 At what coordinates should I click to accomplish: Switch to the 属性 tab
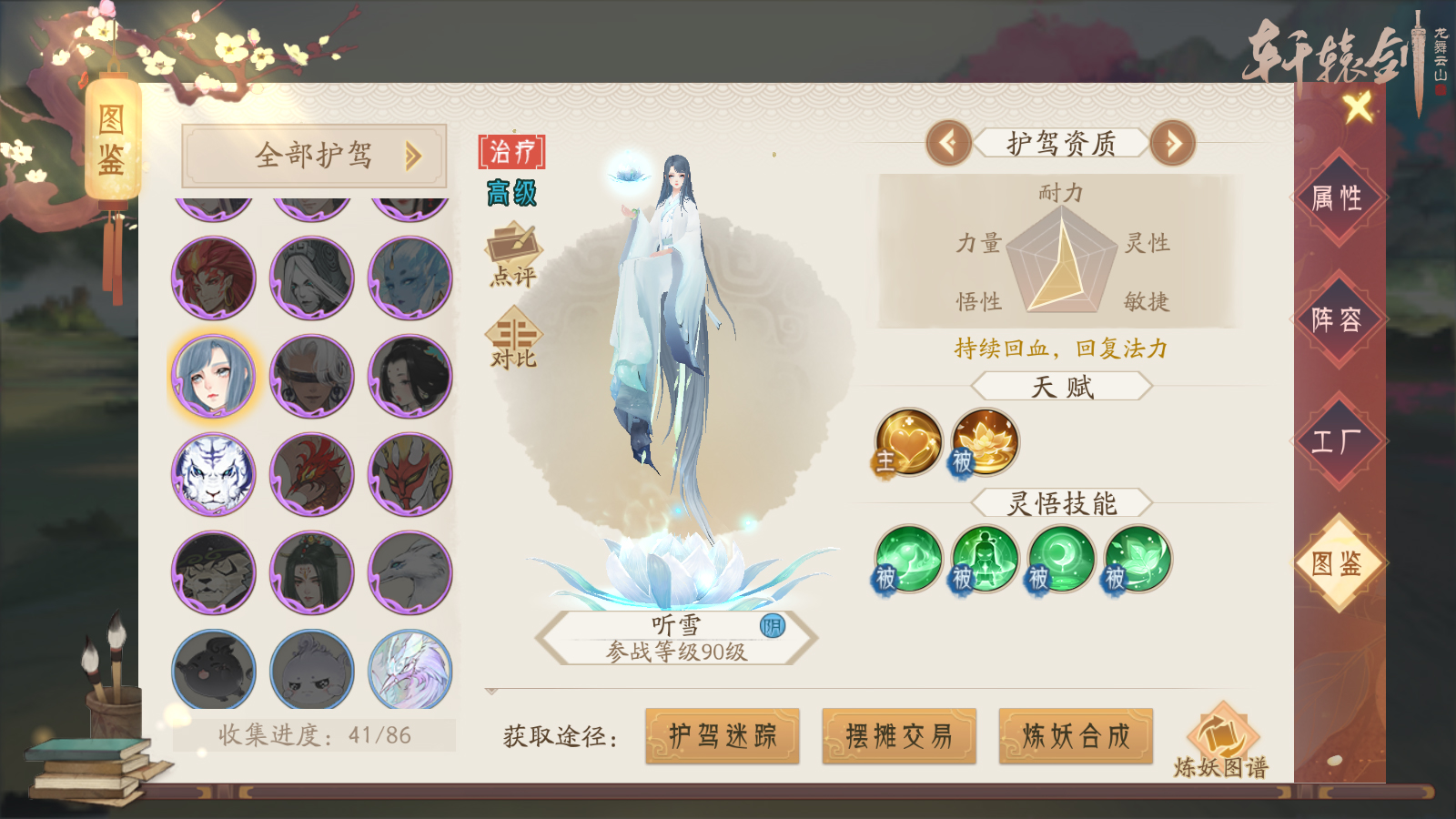point(1336,198)
